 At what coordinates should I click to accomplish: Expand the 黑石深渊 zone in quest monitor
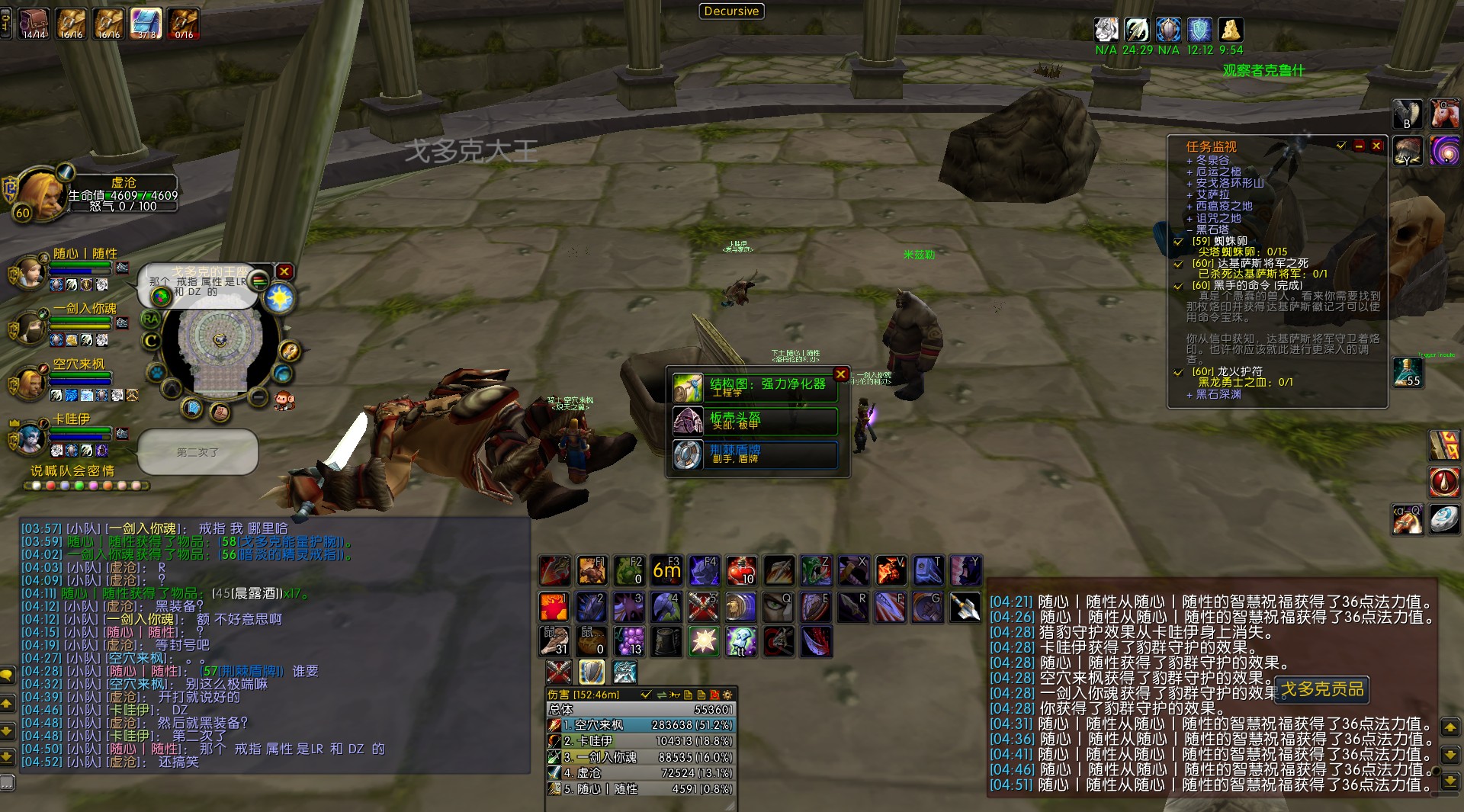[x=1189, y=395]
